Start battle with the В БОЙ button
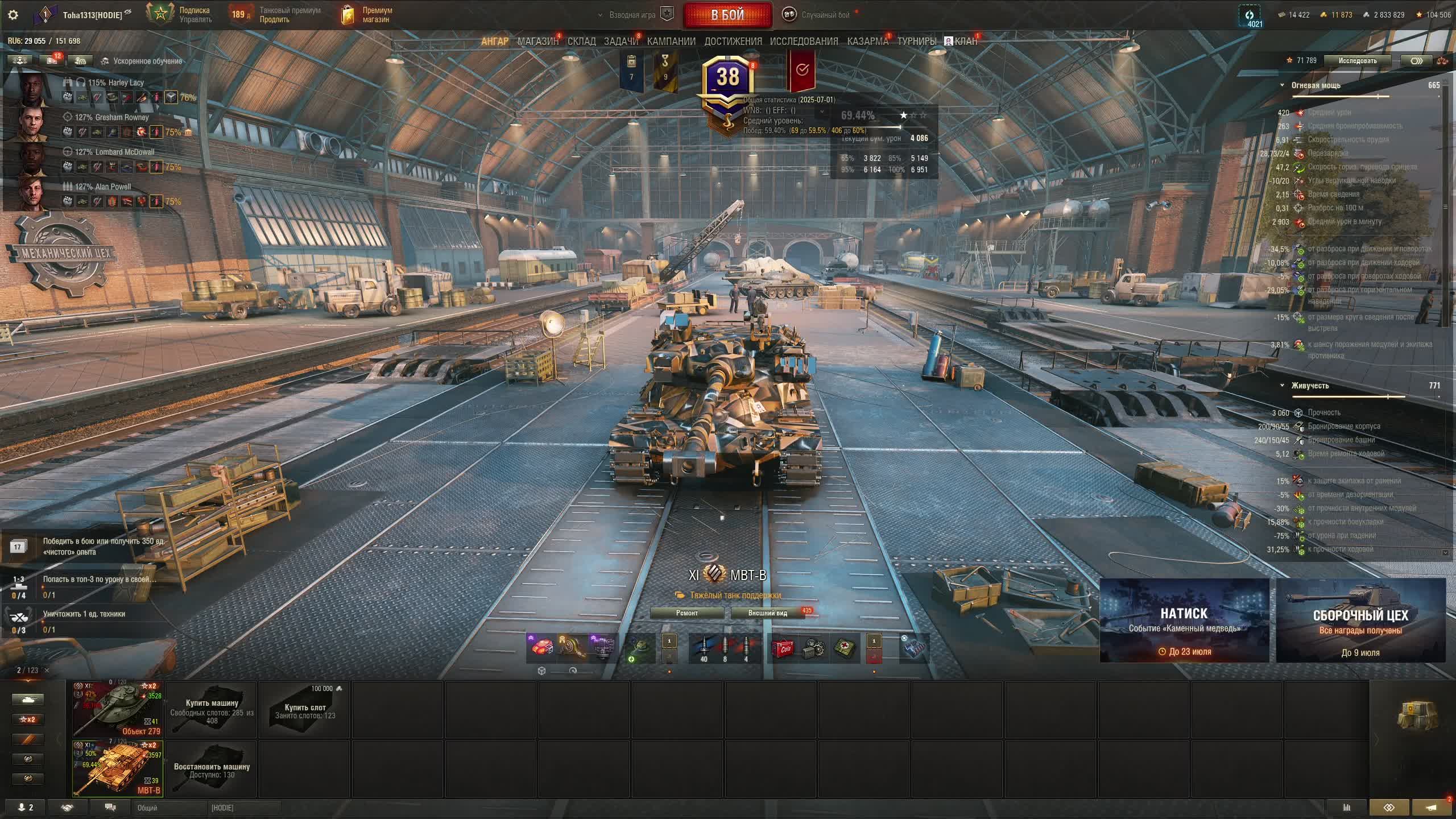Viewport: 1456px width, 819px height. click(x=727, y=15)
